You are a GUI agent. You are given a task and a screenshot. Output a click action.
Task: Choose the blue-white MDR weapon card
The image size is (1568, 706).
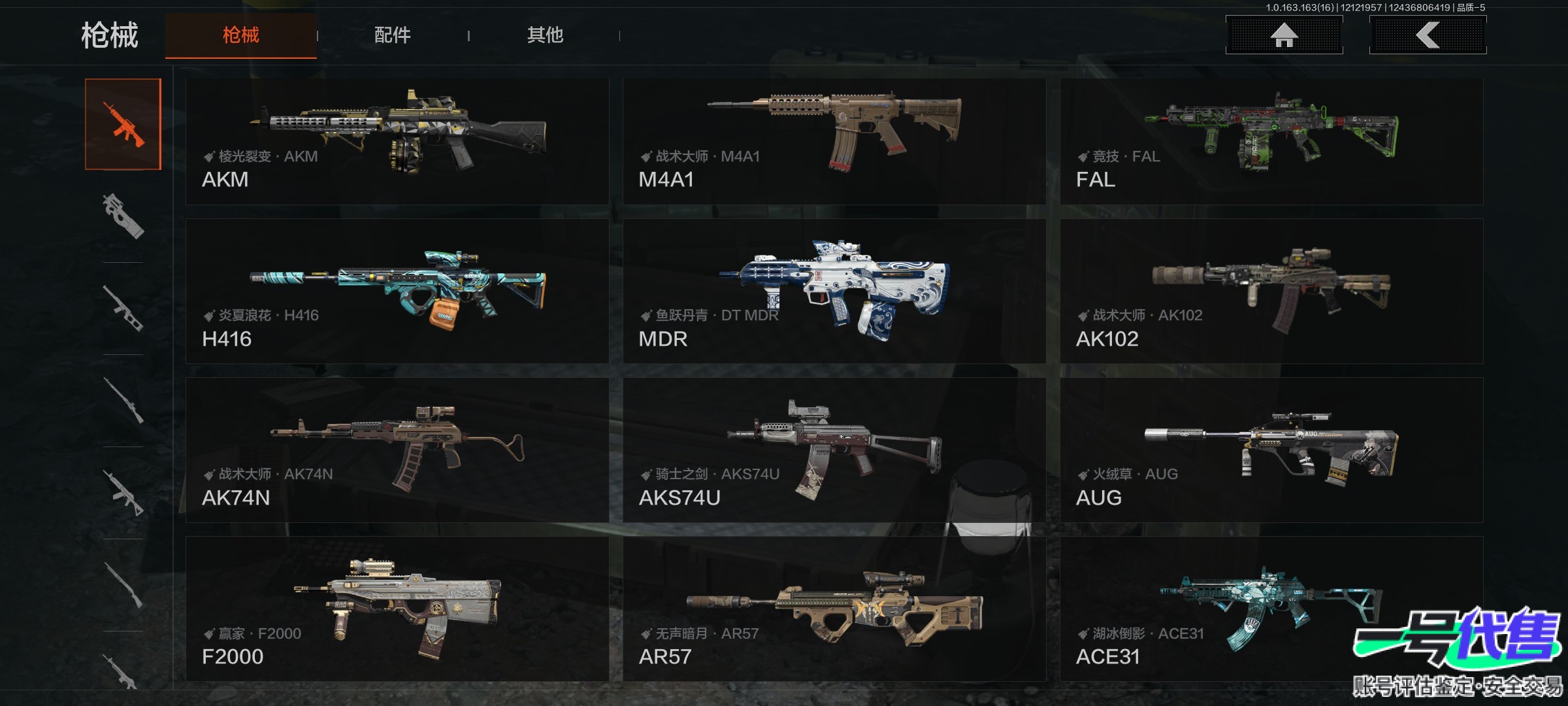tap(834, 292)
